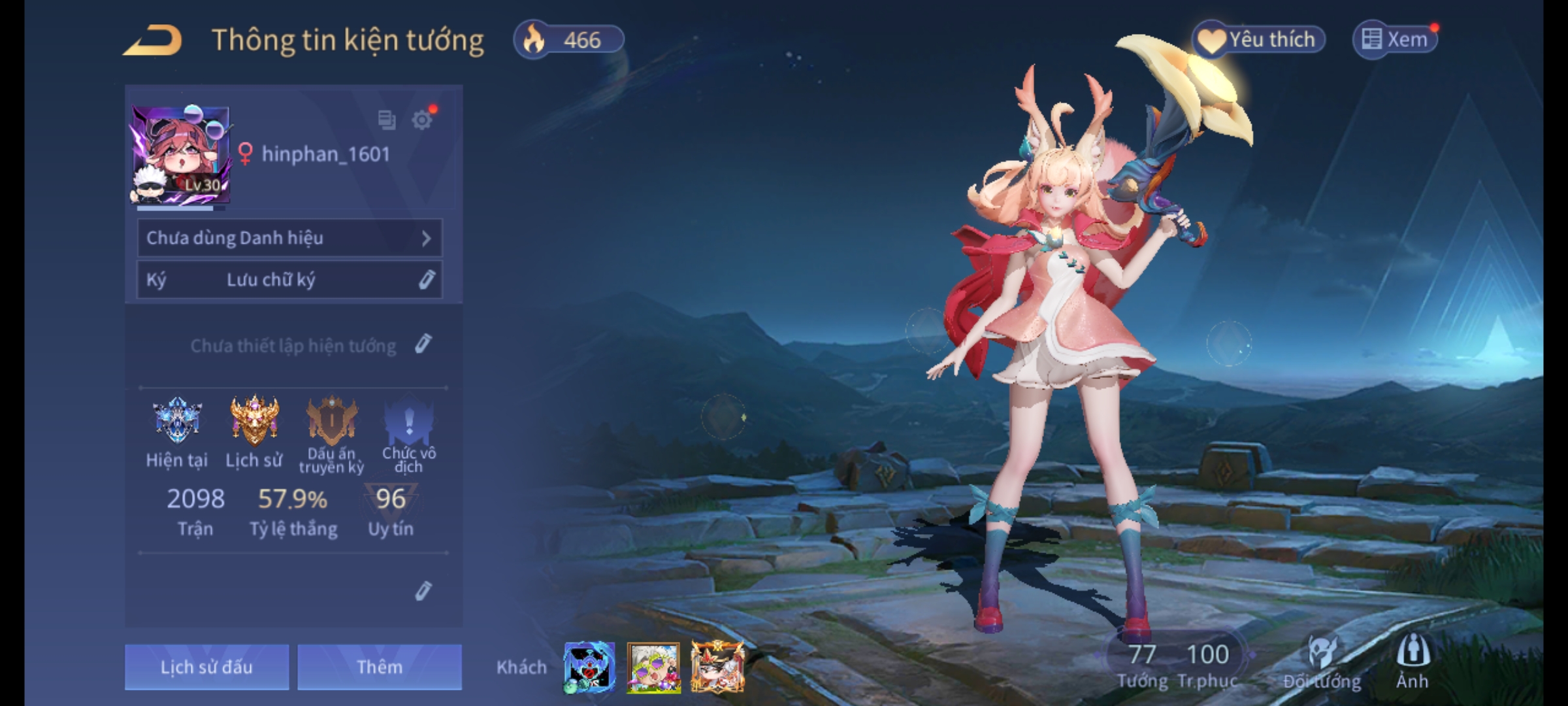Screen dimensions: 1568x706
Task: View the Lịch sử rank badge
Action: 254,420
